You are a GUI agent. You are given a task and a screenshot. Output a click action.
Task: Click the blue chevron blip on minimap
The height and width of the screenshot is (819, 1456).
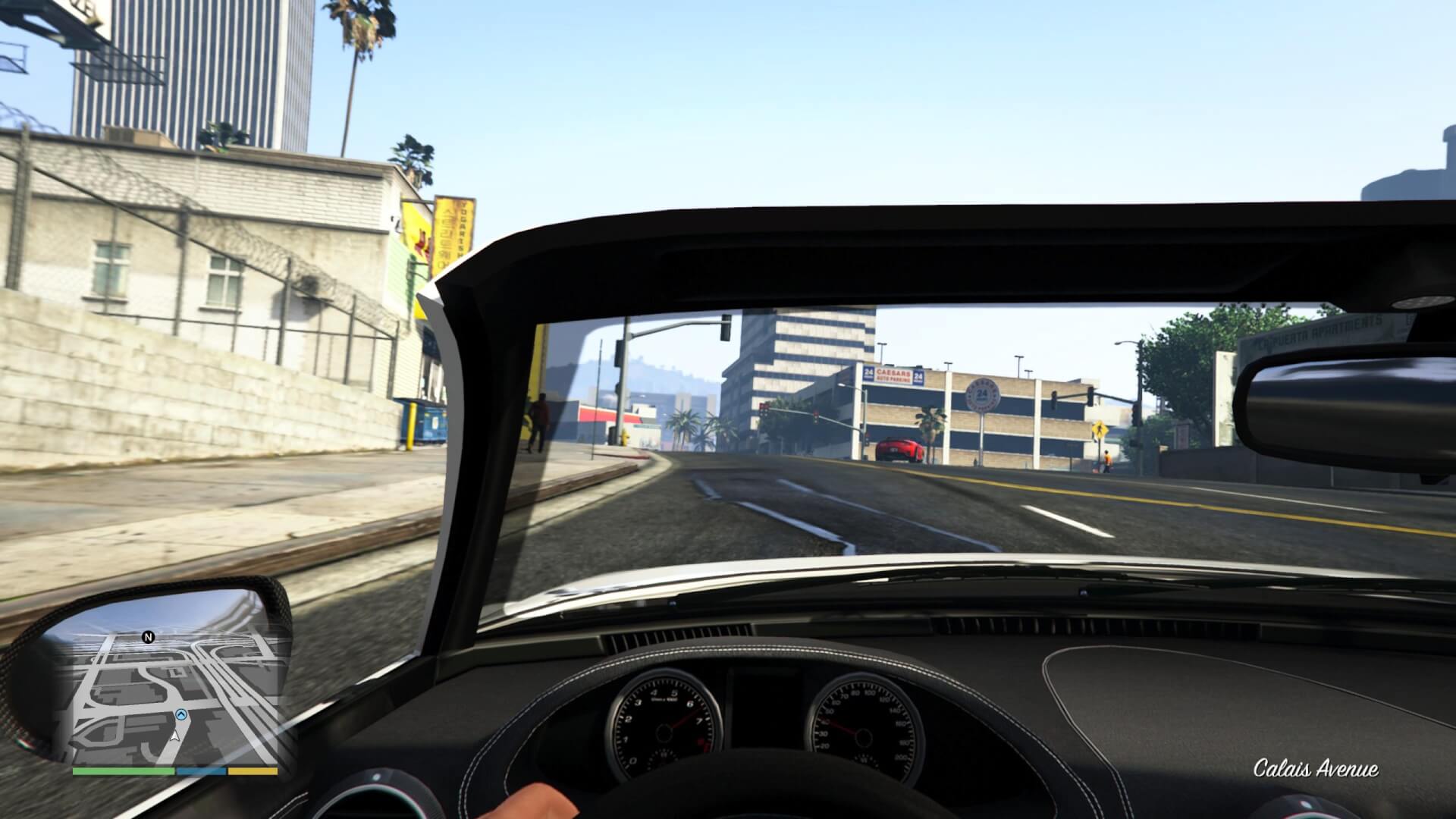pos(180,714)
